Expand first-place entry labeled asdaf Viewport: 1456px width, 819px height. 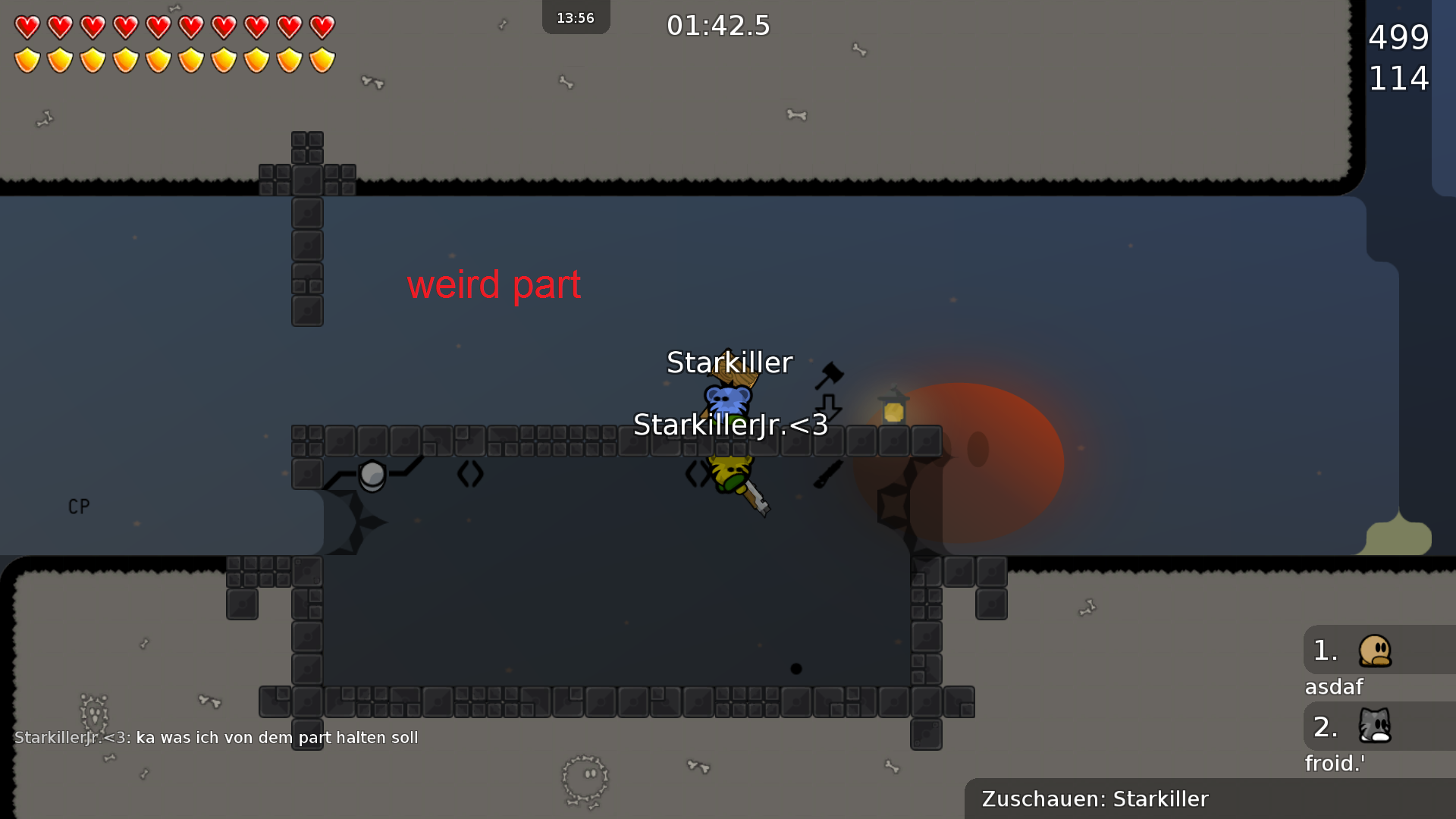(1335, 687)
